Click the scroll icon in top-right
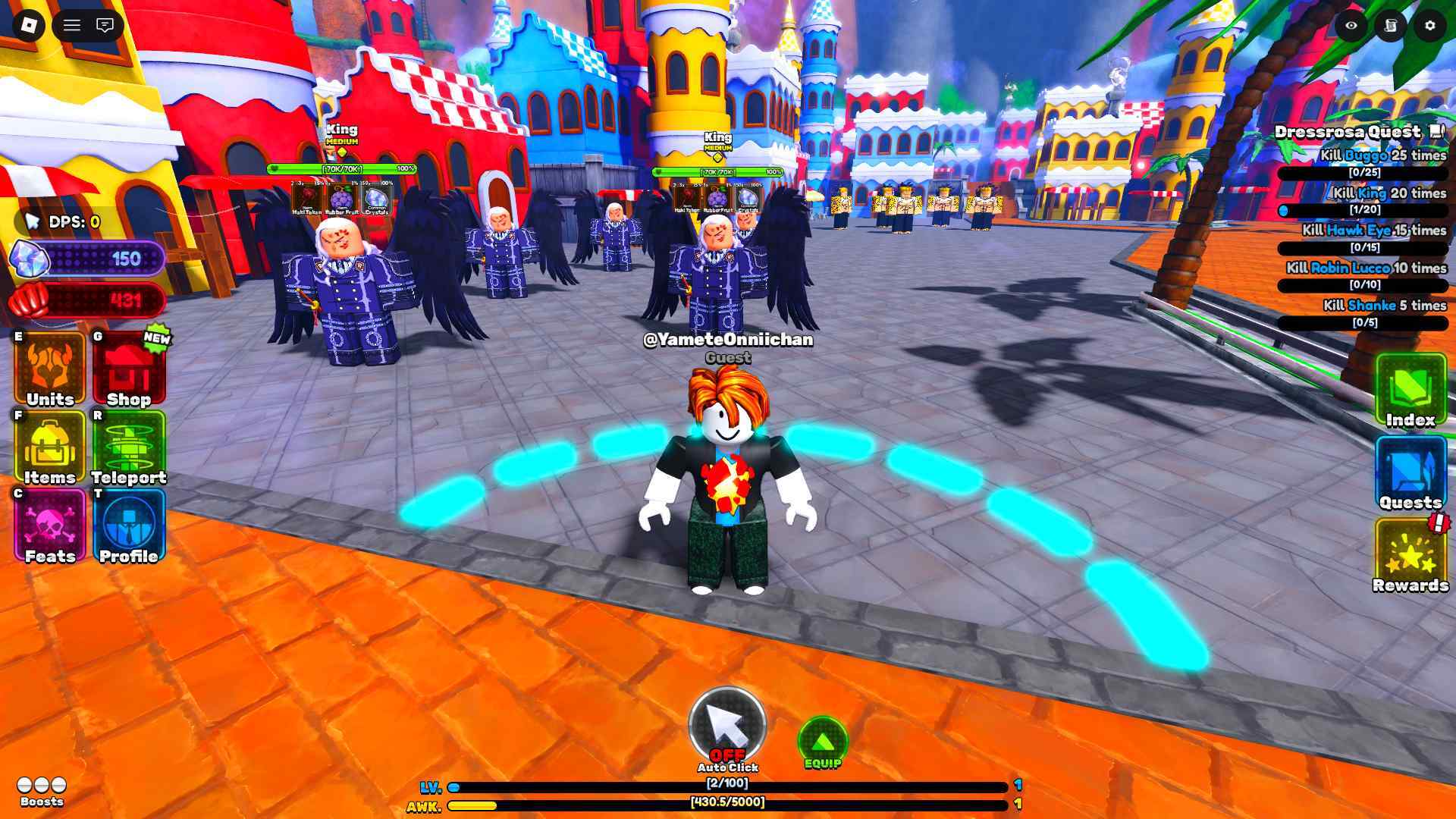1456x819 pixels. coord(1391,26)
